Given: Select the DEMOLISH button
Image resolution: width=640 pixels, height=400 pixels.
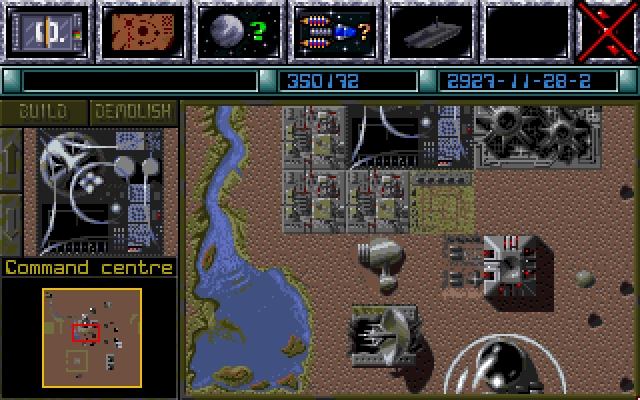Looking at the screenshot, I should tap(133, 111).
